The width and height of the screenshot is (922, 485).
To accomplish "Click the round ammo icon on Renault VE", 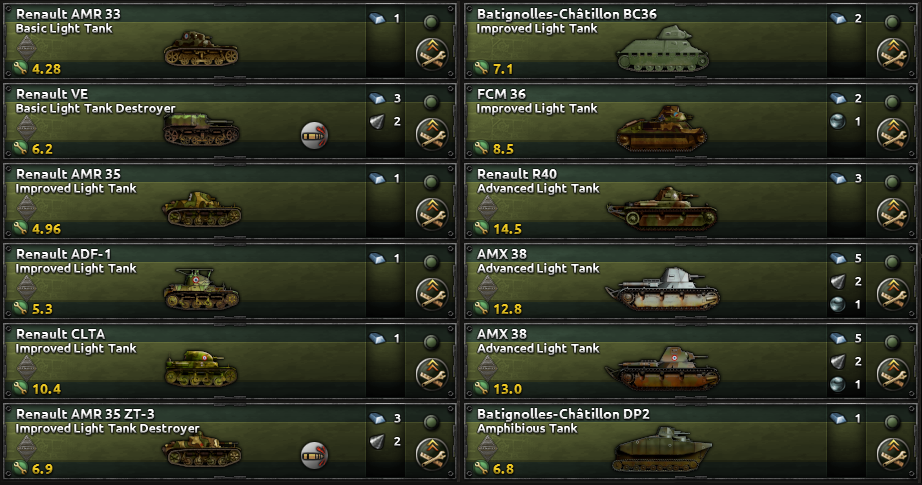I will pos(314,136).
